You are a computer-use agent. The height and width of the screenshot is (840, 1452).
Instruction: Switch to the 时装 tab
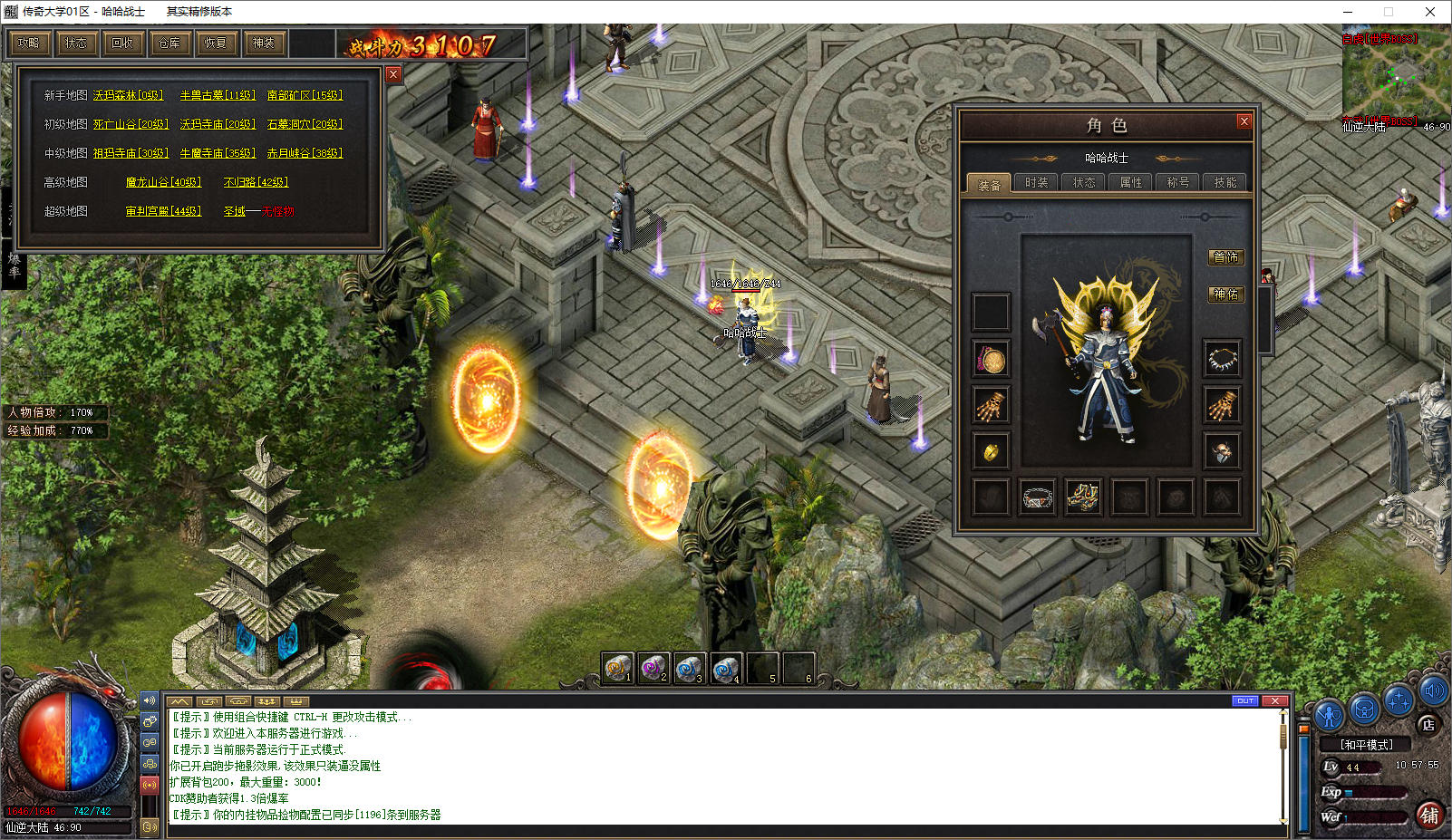click(x=1036, y=183)
